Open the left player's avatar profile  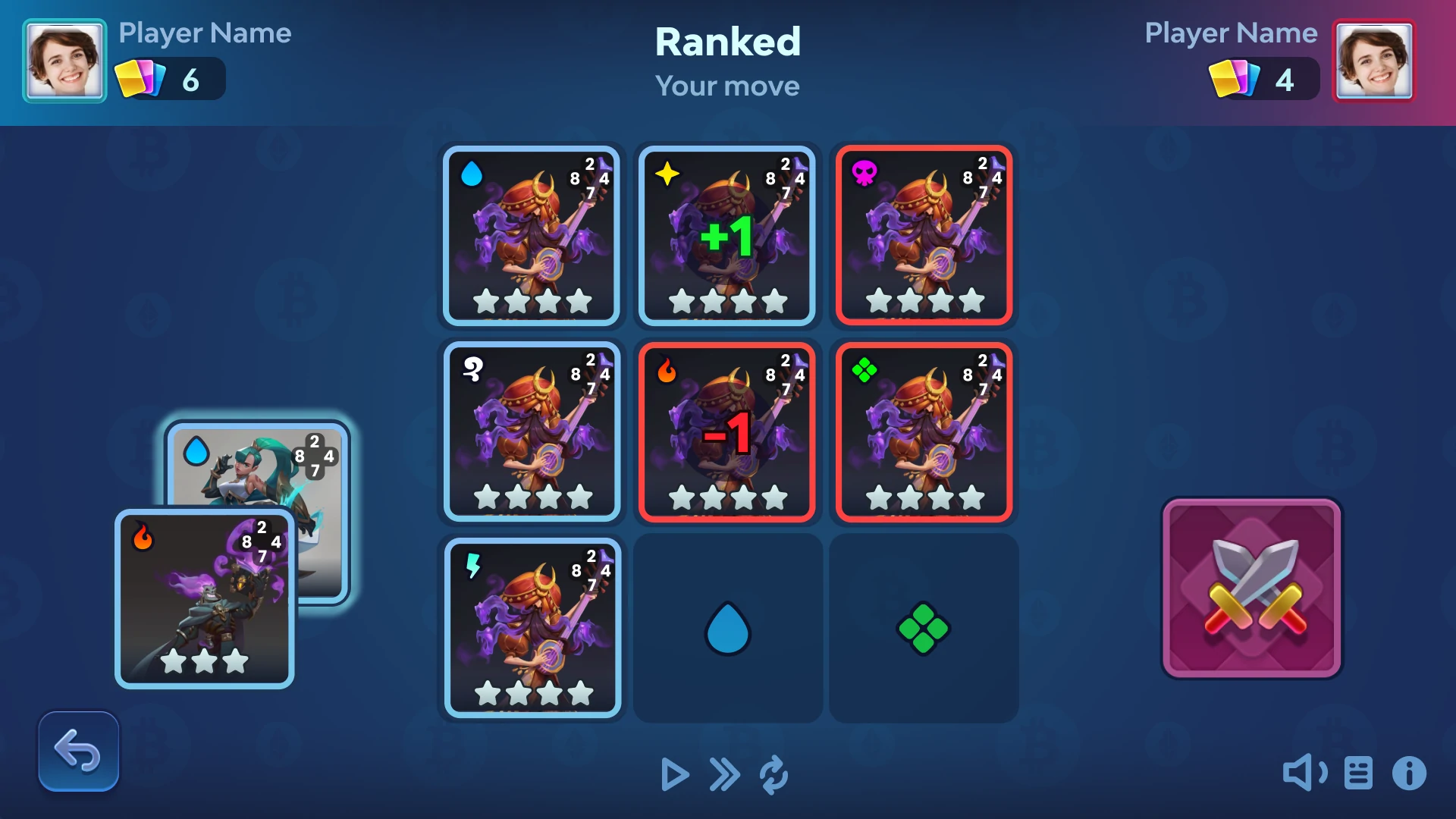click(x=64, y=61)
